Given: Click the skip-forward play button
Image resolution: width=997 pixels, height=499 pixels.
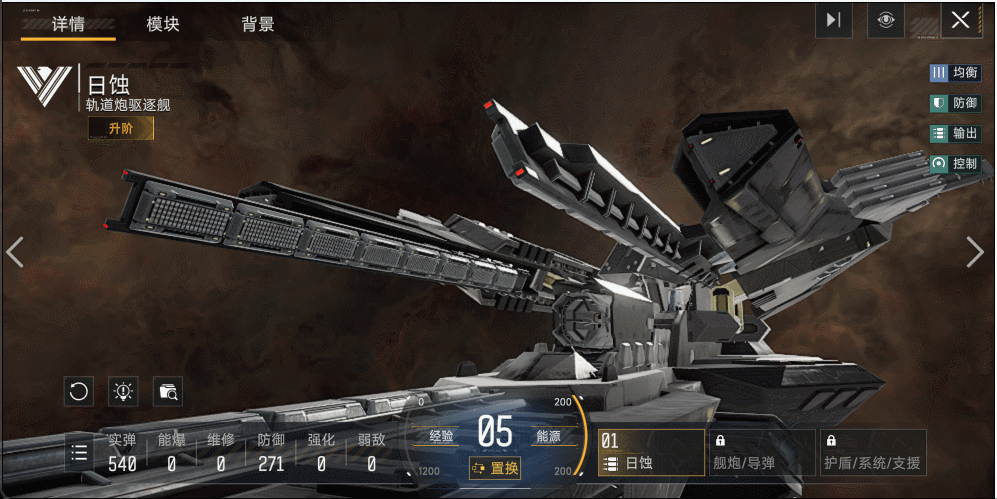Looking at the screenshot, I should coord(833,20).
